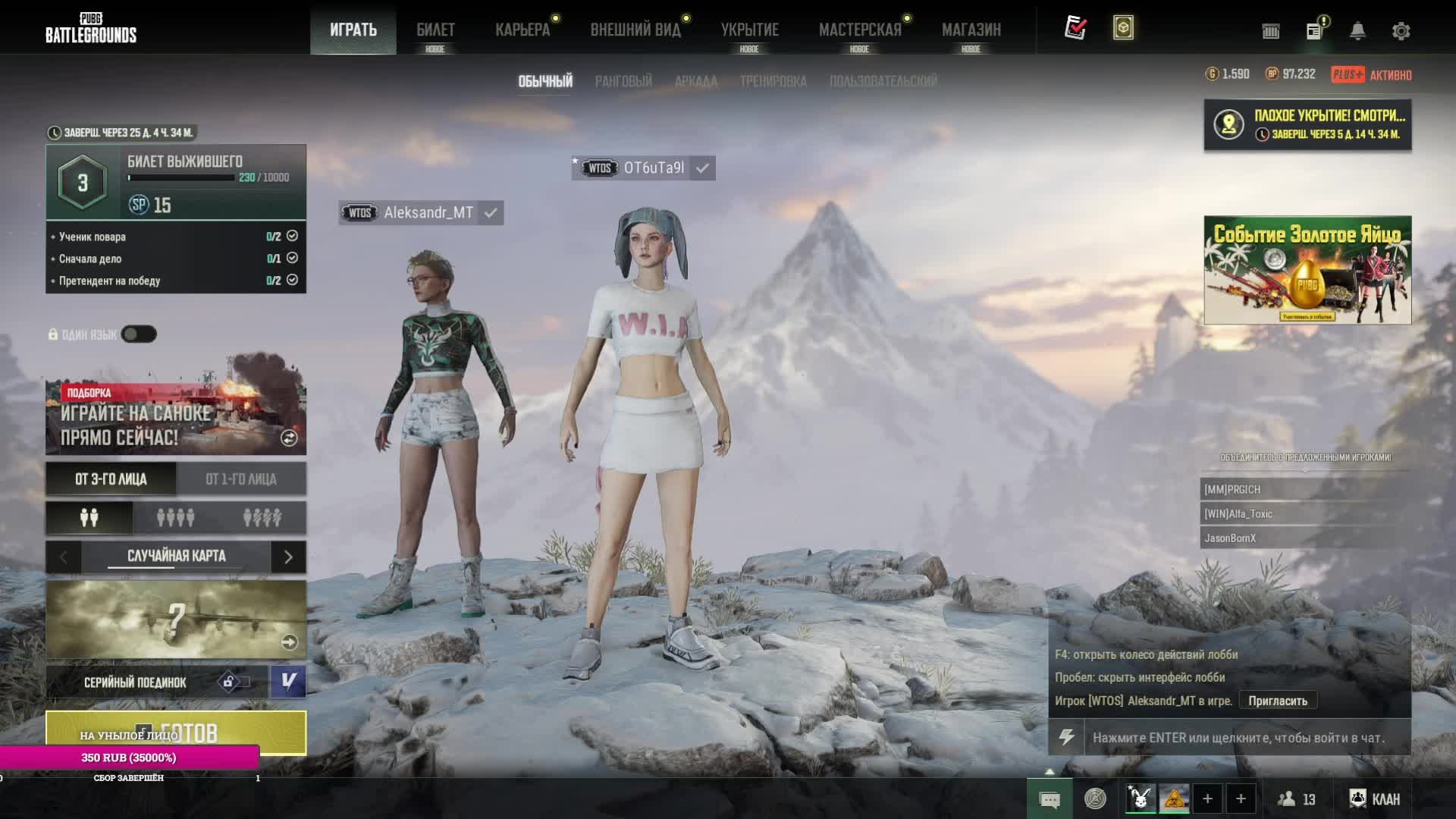Open the Билет выжившего pass panel
Screen dimensions: 1456x819
pyautogui.click(x=176, y=182)
